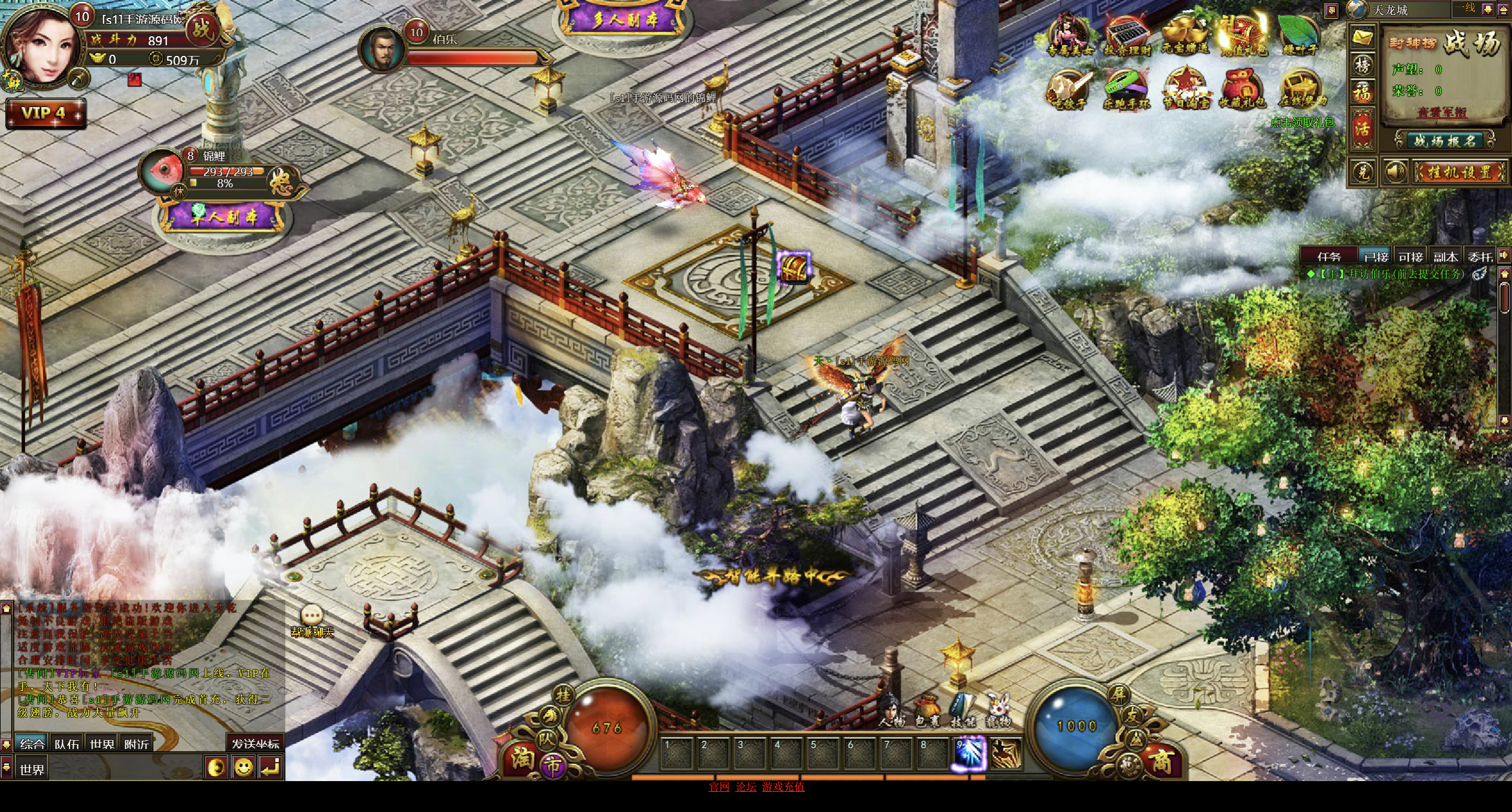Open the 挂机设置 auto-battle settings

tap(1459, 172)
